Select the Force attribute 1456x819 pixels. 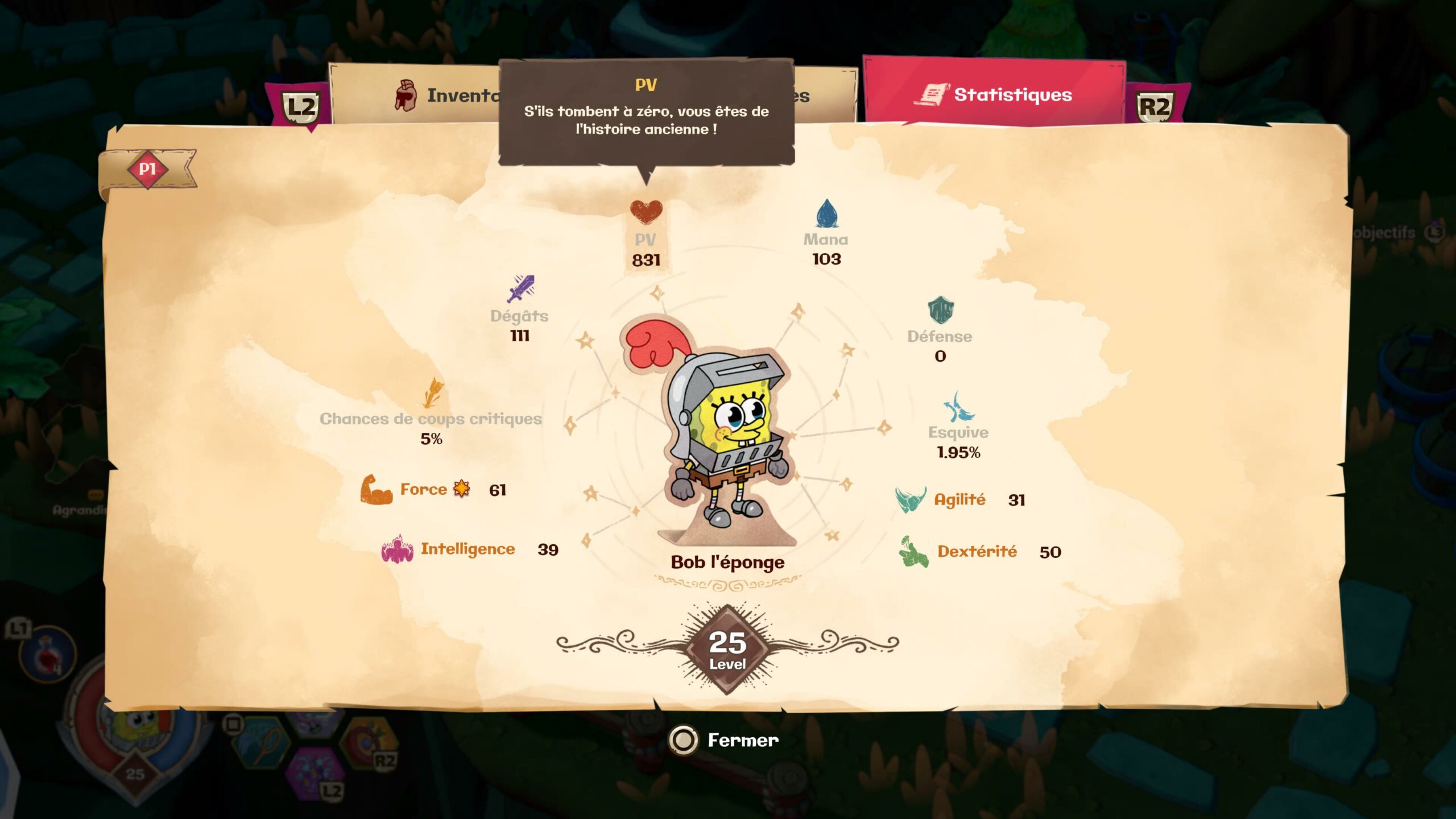tap(423, 490)
